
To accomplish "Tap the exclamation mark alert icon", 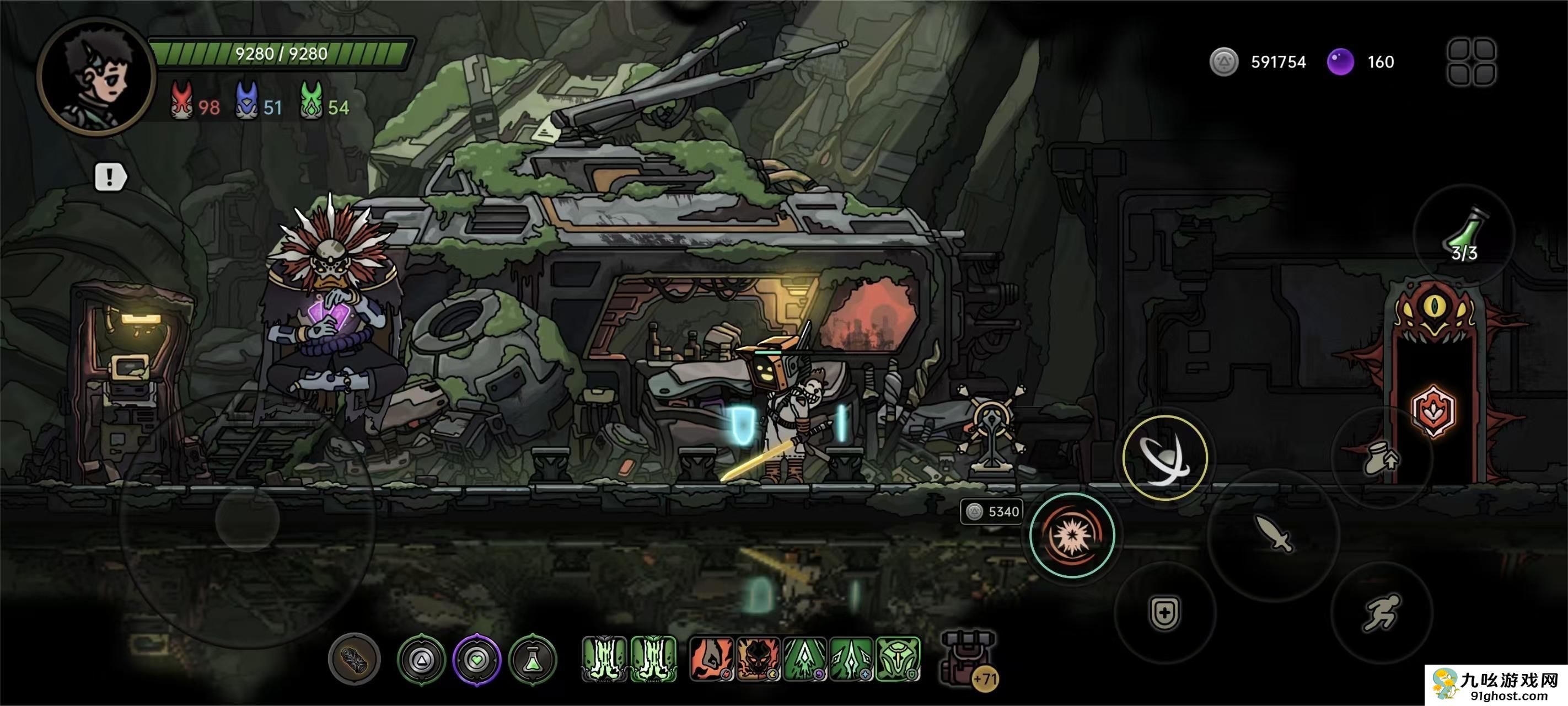I will click(110, 177).
